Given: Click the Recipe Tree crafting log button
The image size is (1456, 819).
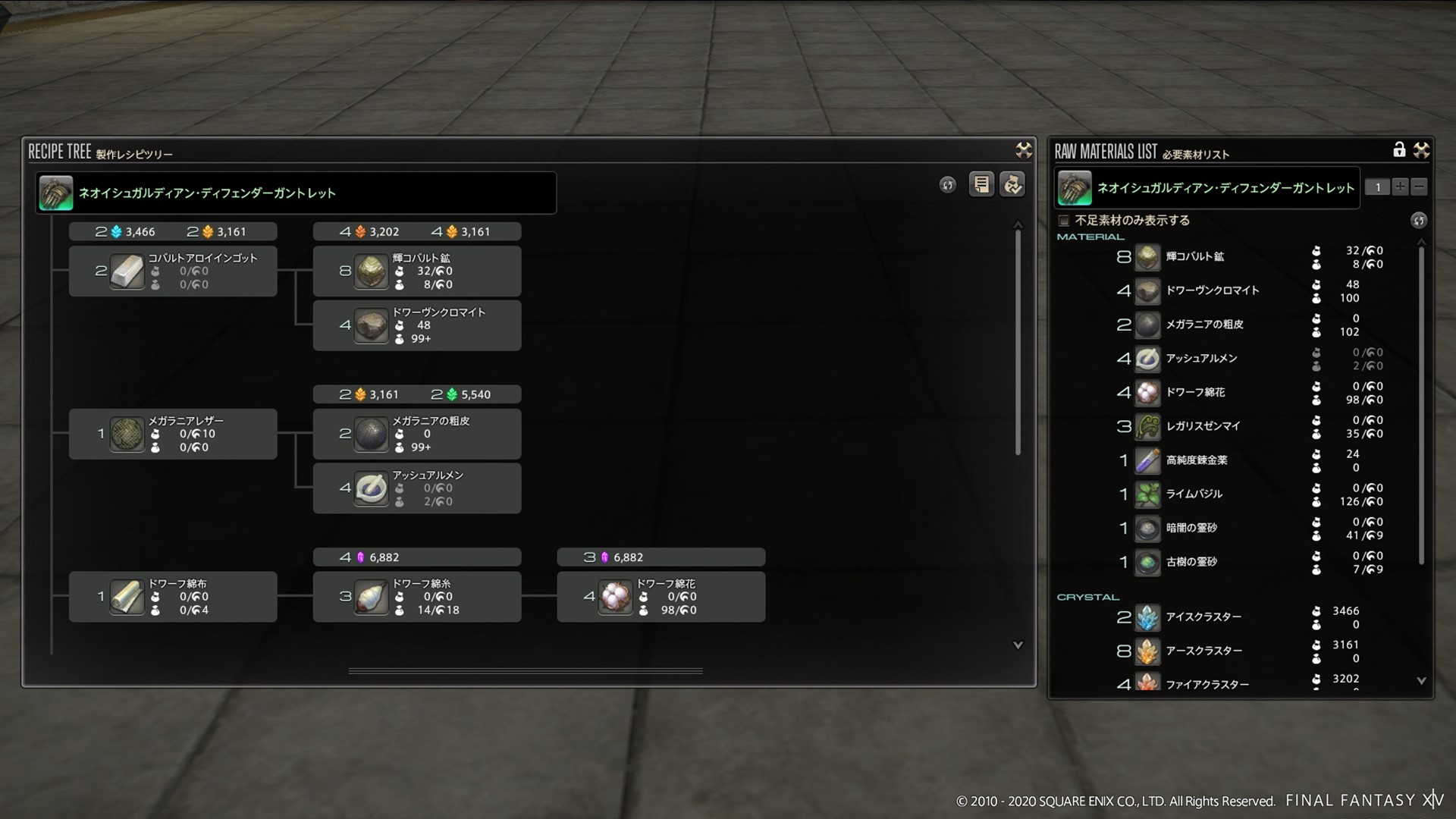Looking at the screenshot, I should (x=1012, y=184).
